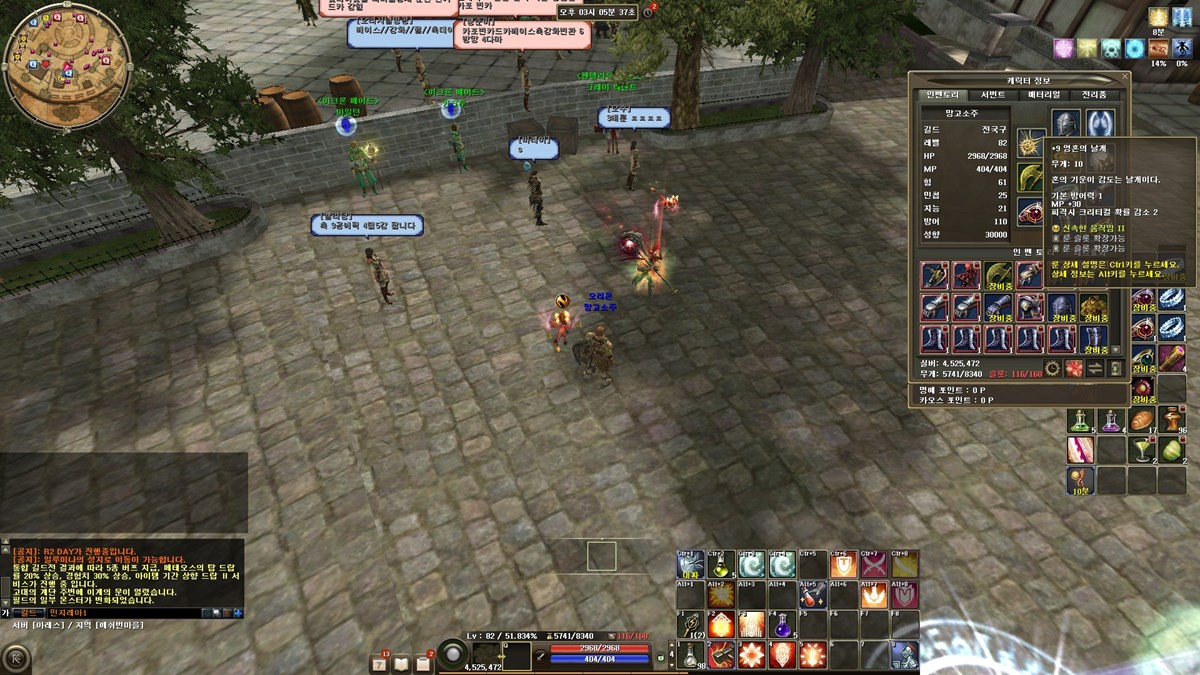
Task: Open the R main menu button
Action: pos(17,658)
